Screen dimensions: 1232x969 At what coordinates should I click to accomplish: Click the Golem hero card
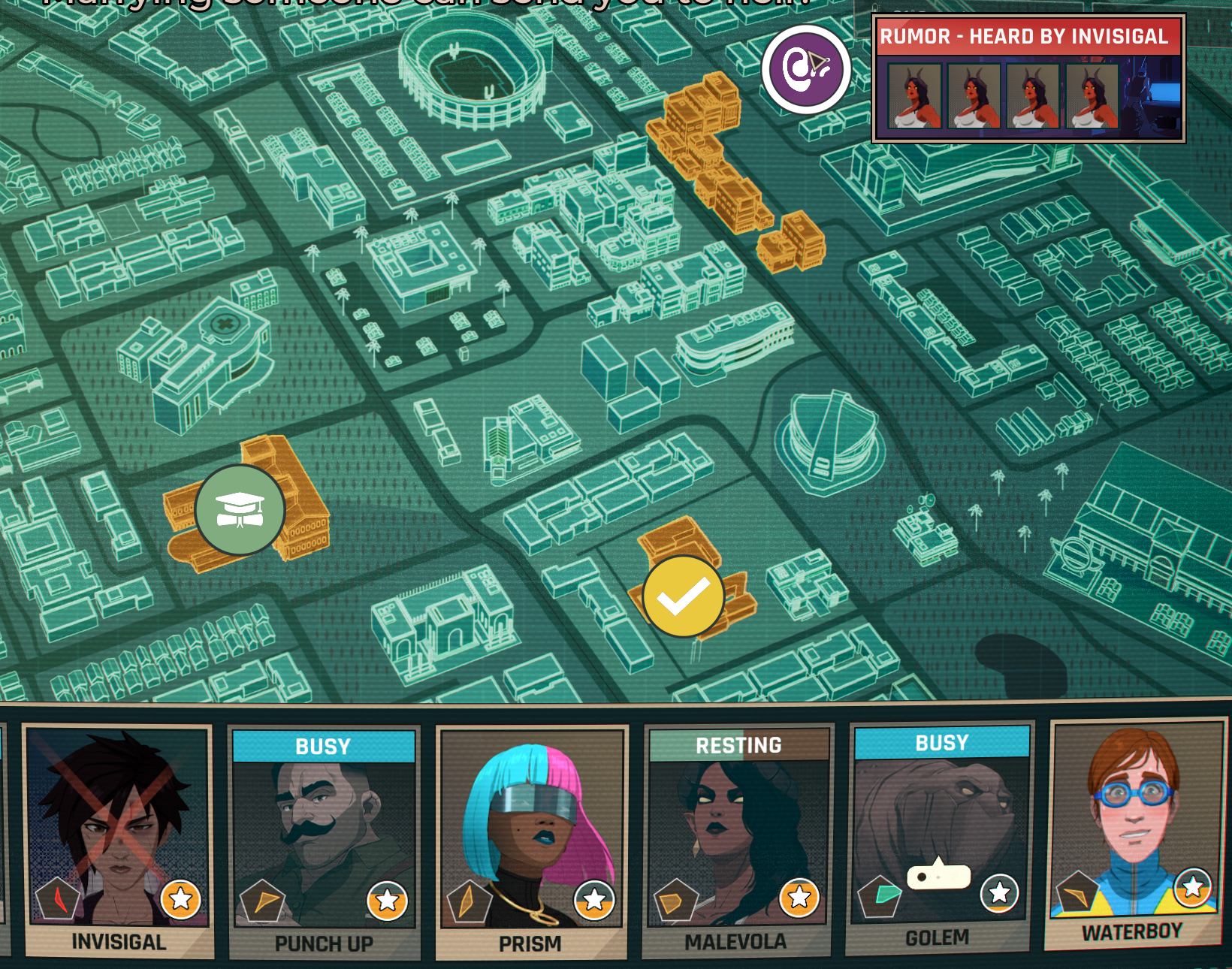coord(939,835)
